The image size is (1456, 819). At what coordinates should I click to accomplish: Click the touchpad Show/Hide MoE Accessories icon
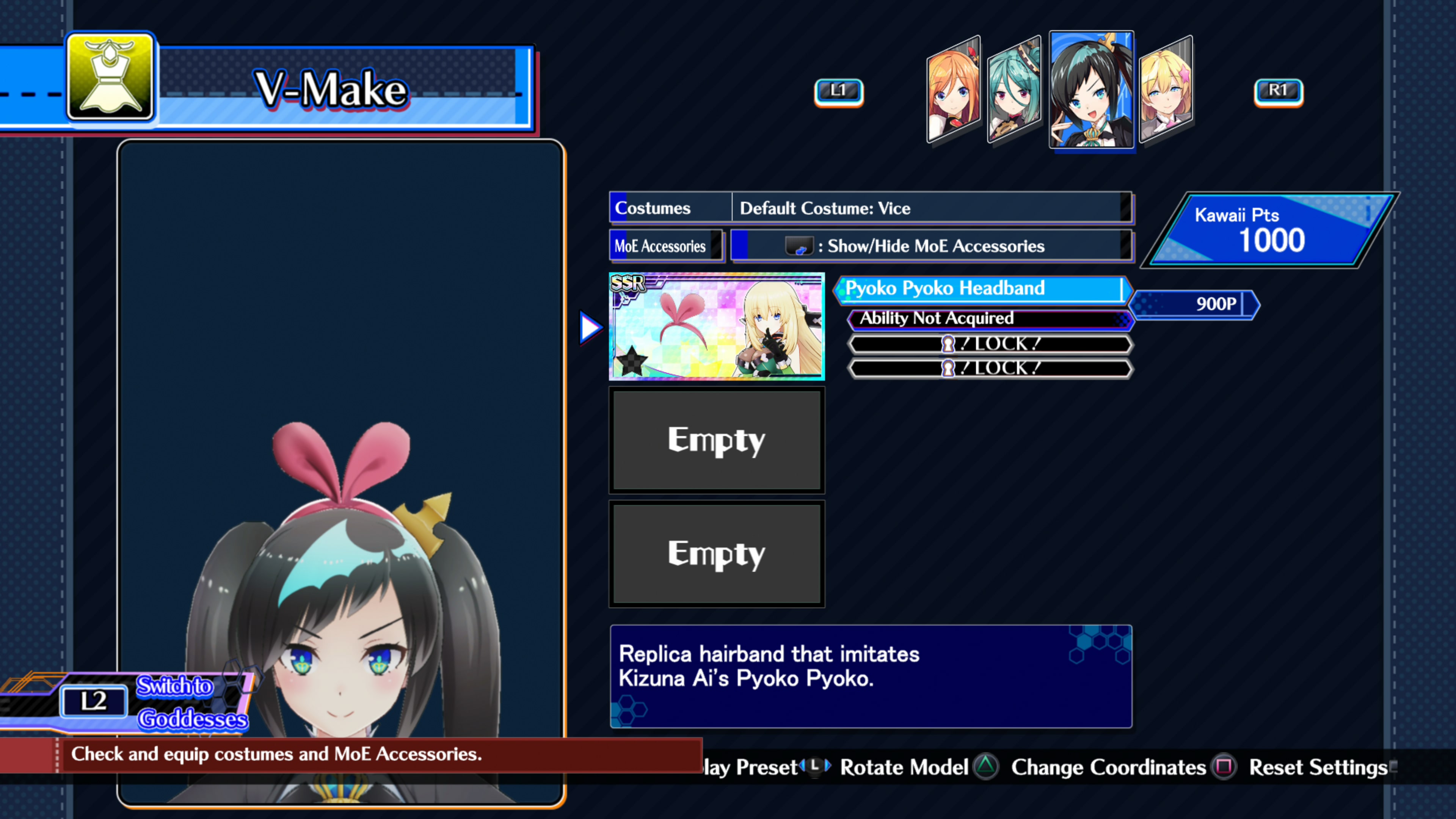click(799, 246)
